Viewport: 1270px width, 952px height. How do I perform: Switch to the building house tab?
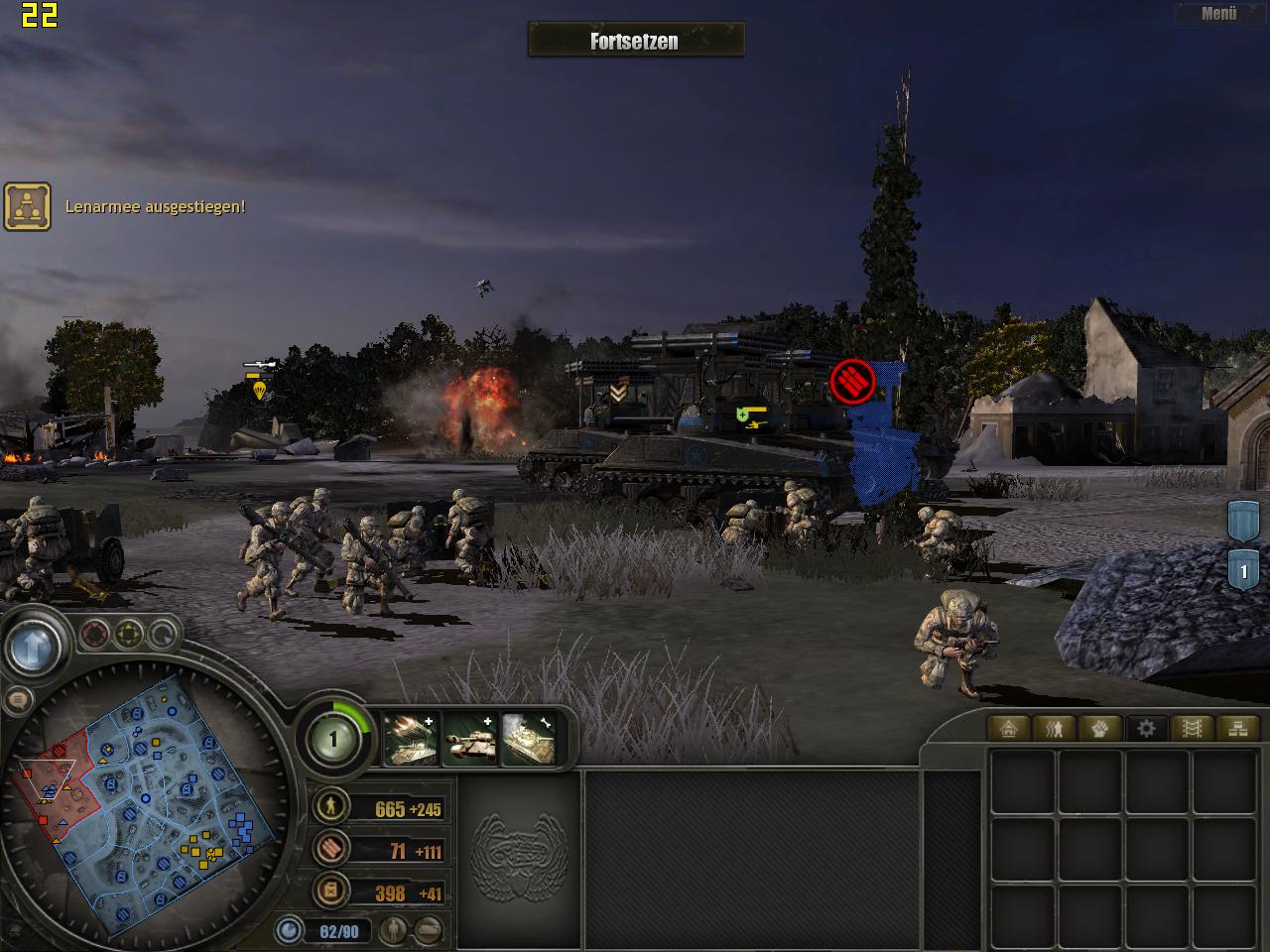tap(1008, 729)
